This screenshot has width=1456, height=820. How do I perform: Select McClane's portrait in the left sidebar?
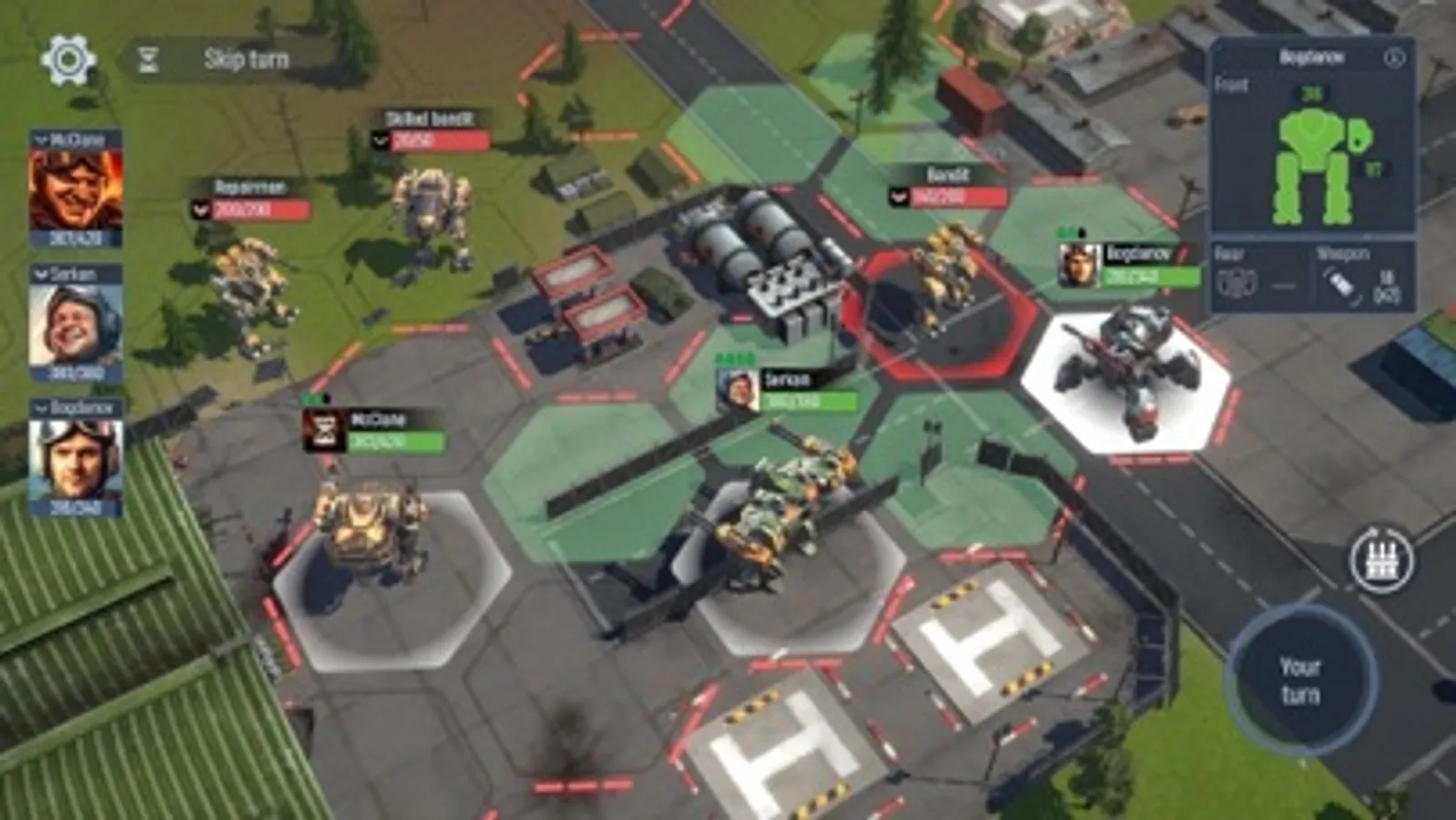point(78,190)
